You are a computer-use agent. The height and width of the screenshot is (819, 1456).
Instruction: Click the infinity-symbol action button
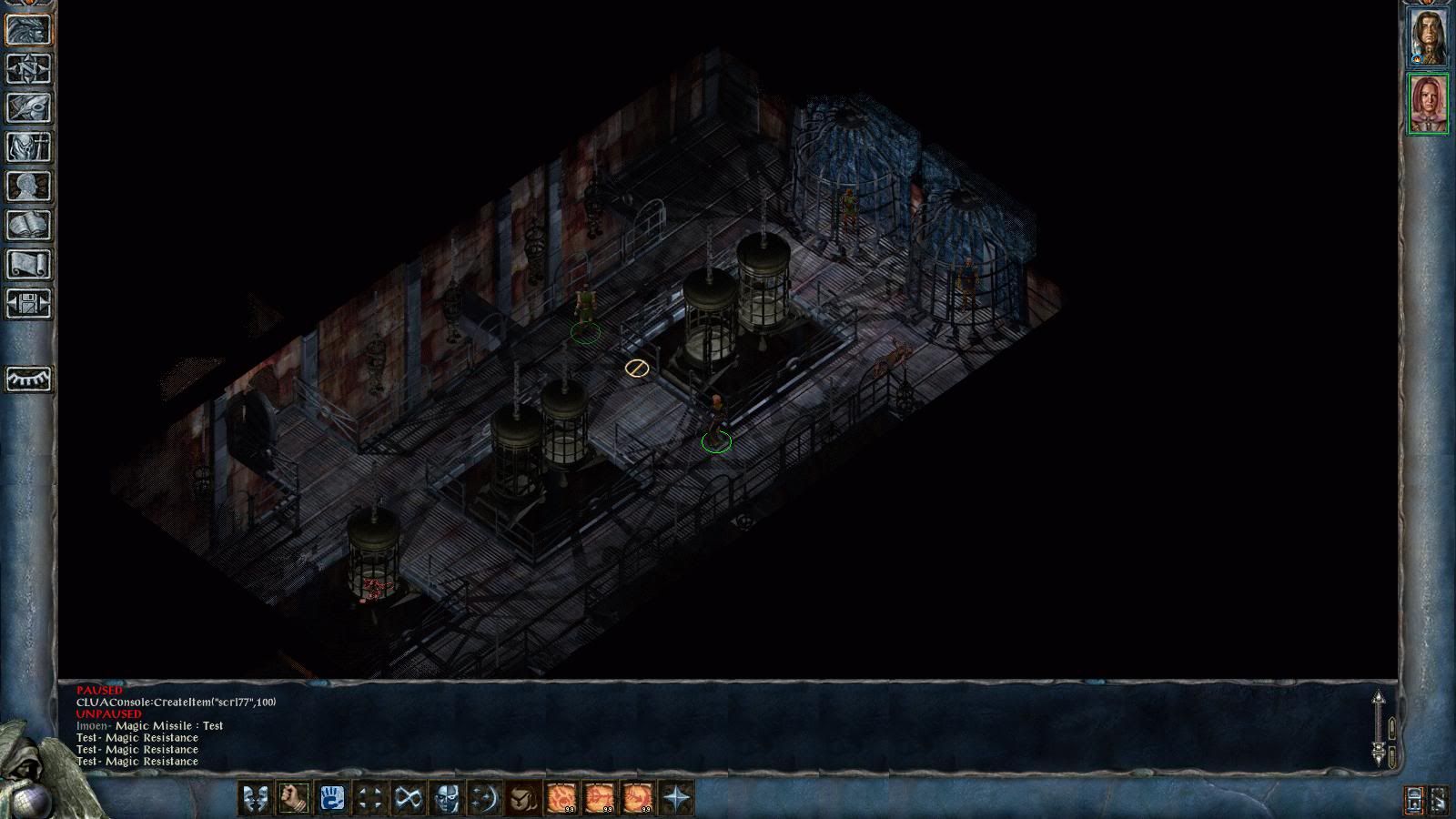(x=408, y=799)
